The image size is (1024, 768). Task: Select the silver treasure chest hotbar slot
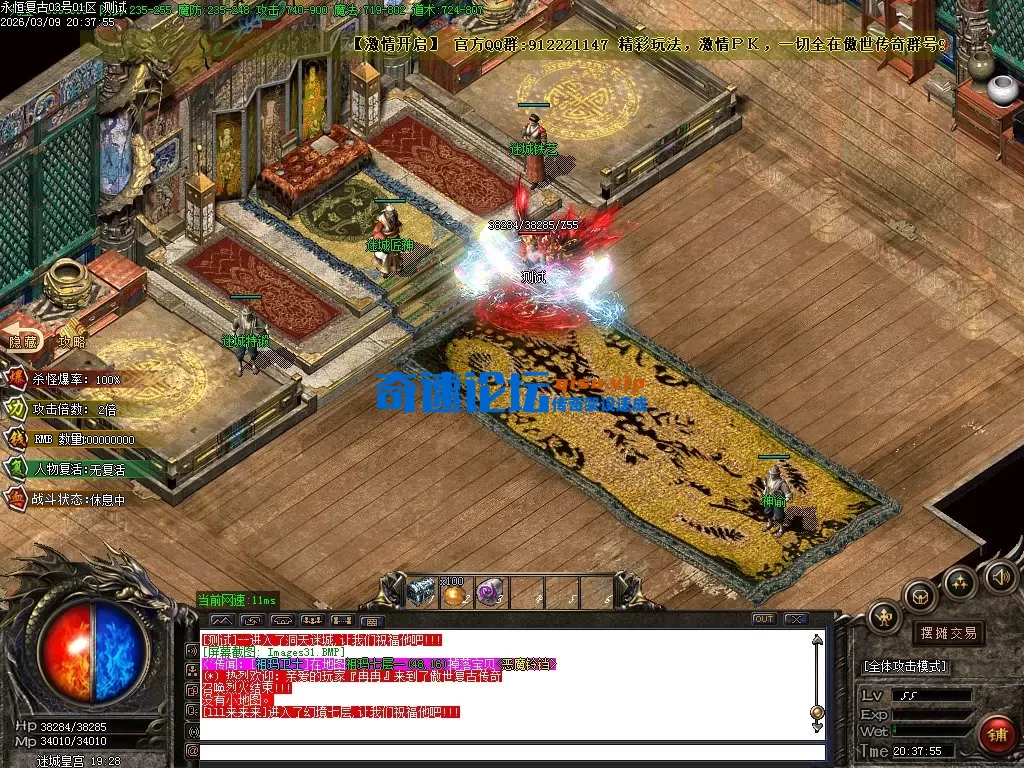tap(421, 592)
